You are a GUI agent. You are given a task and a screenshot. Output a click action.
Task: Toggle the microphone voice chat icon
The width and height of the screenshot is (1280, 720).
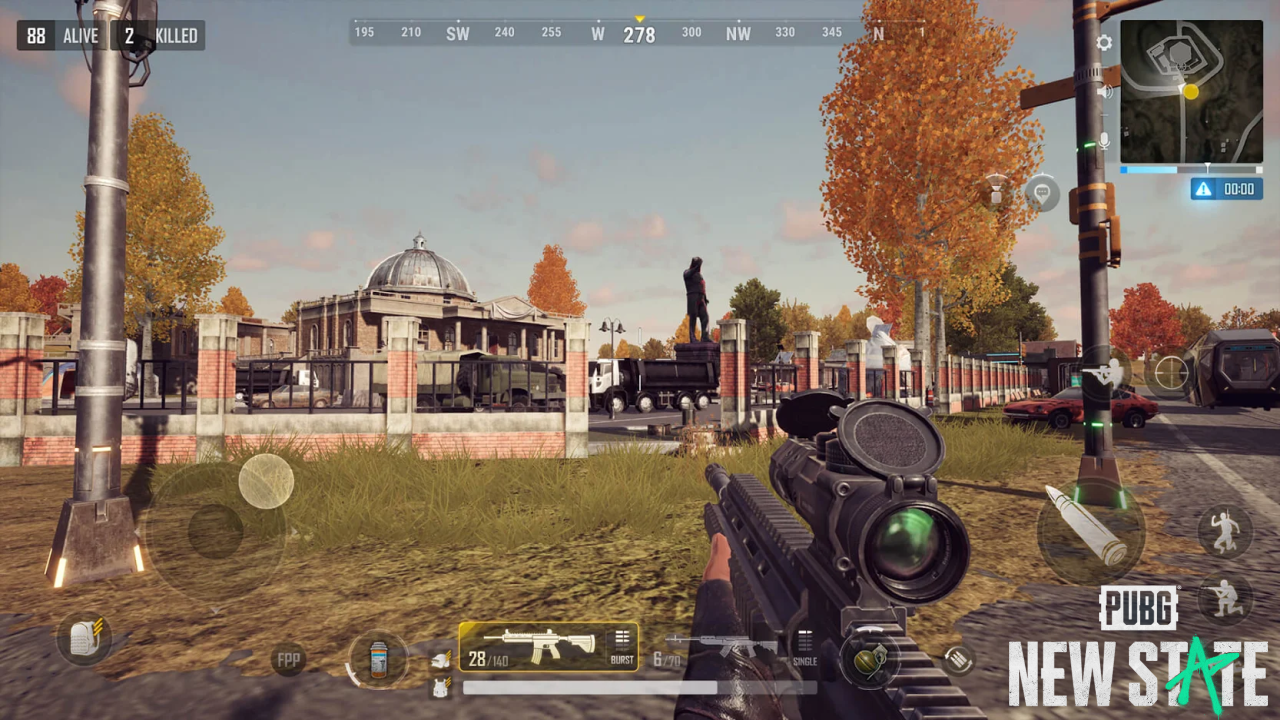(x=1104, y=141)
